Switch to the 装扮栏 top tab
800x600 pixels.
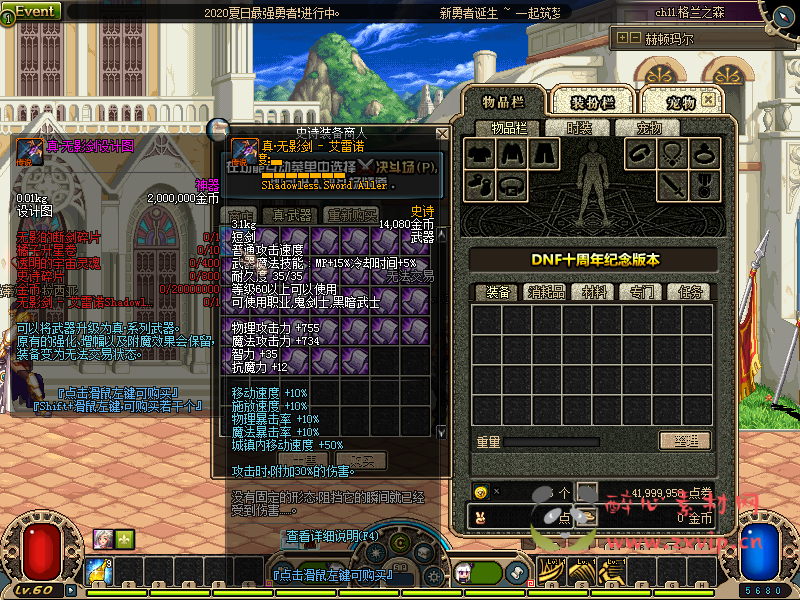tap(592, 102)
